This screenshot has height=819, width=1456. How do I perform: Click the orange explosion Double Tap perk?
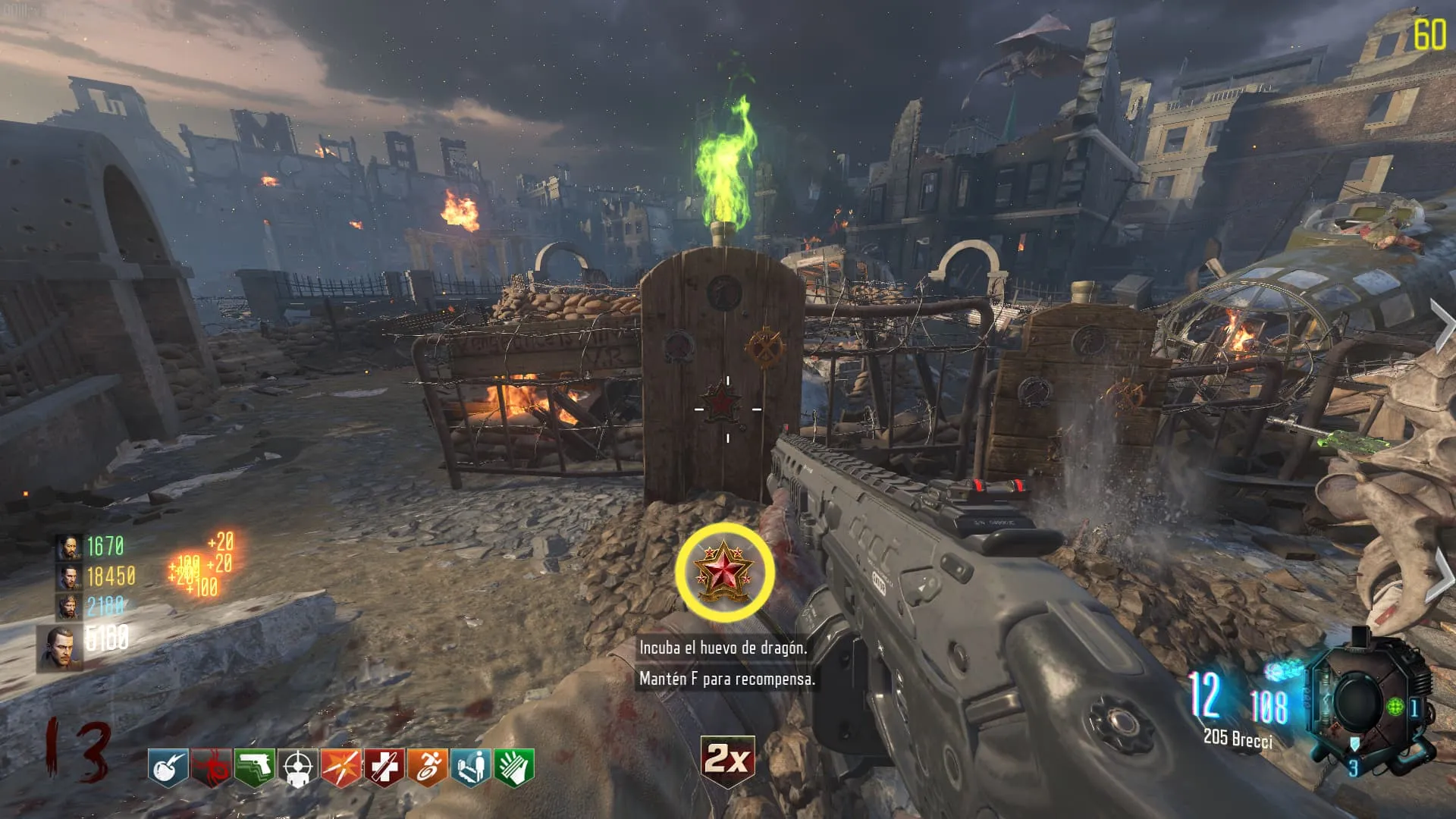click(x=341, y=767)
